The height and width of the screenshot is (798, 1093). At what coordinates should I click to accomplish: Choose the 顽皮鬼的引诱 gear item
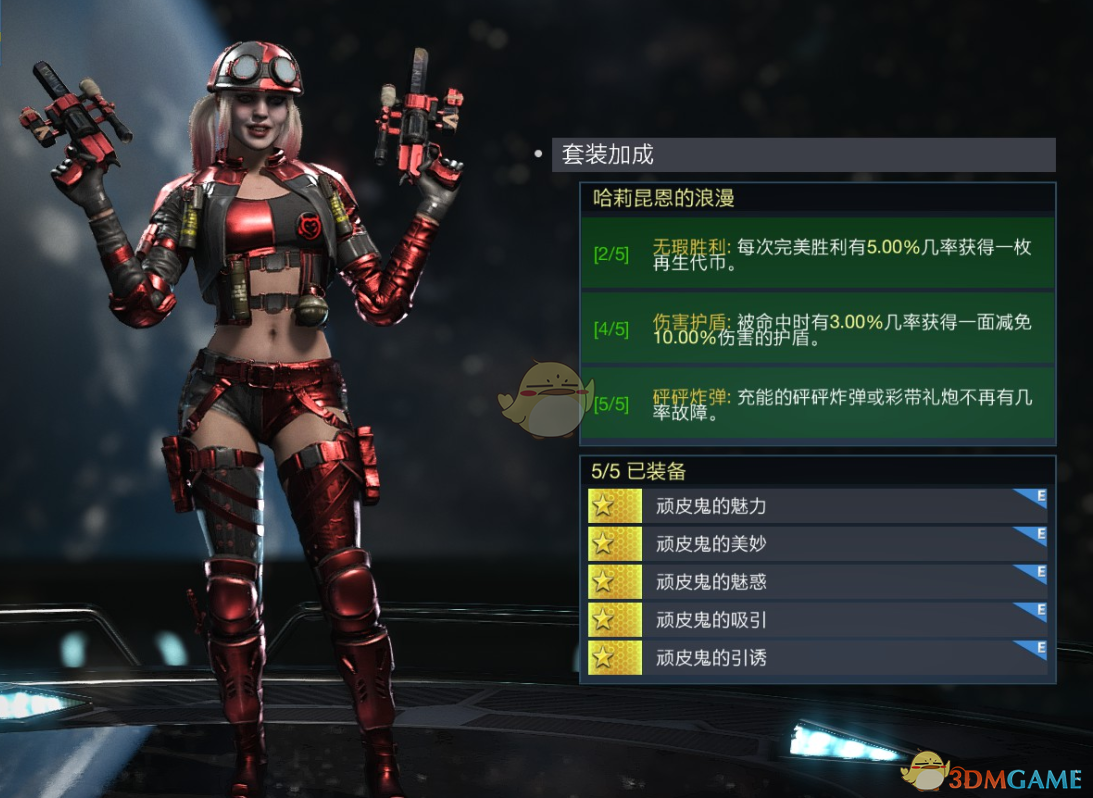click(x=817, y=658)
